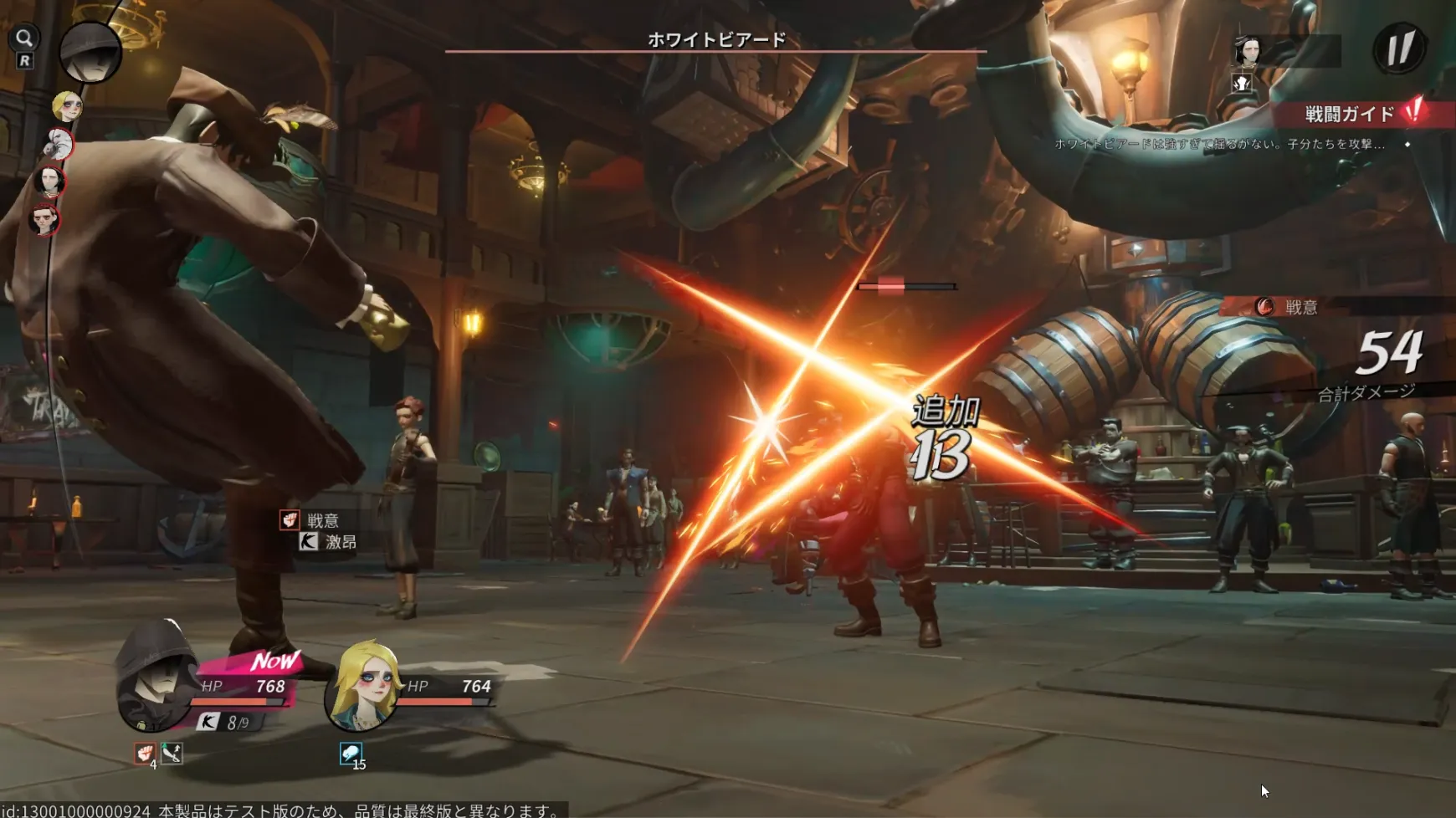The height and width of the screenshot is (818, 1456).
Task: Select the blonde woman's party portrait
Action: [363, 684]
